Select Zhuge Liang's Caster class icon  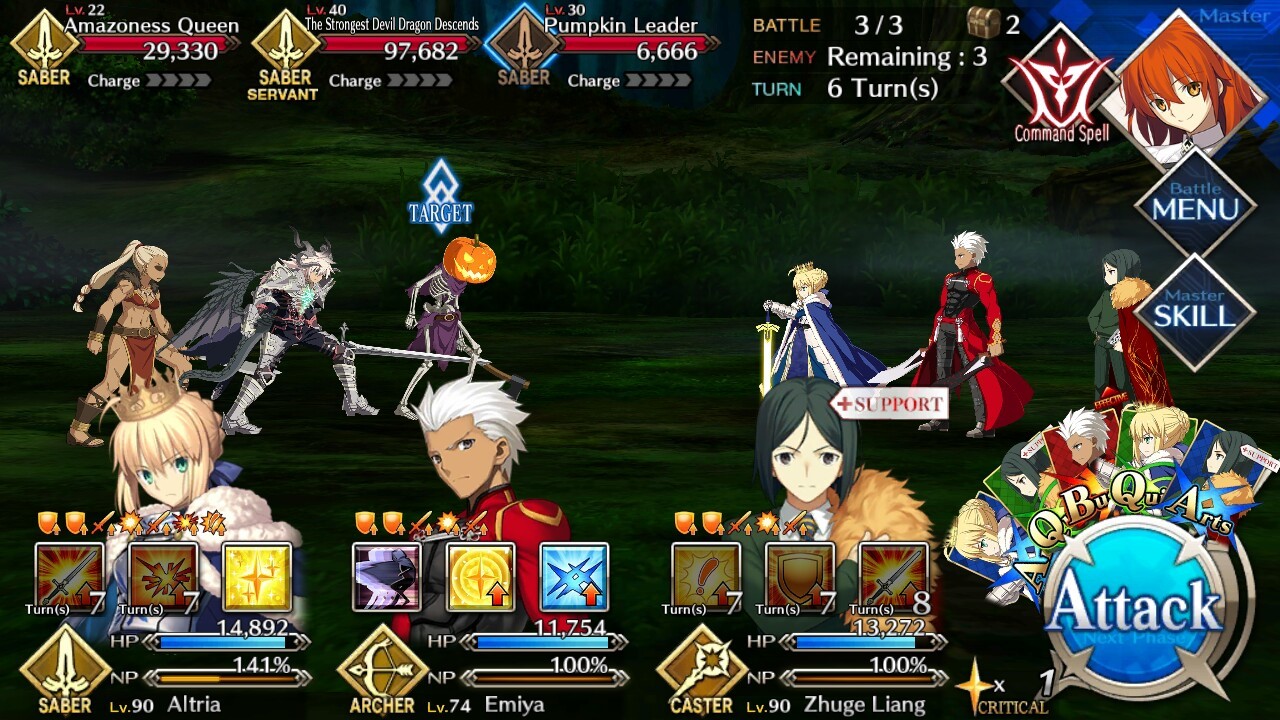(x=701, y=668)
